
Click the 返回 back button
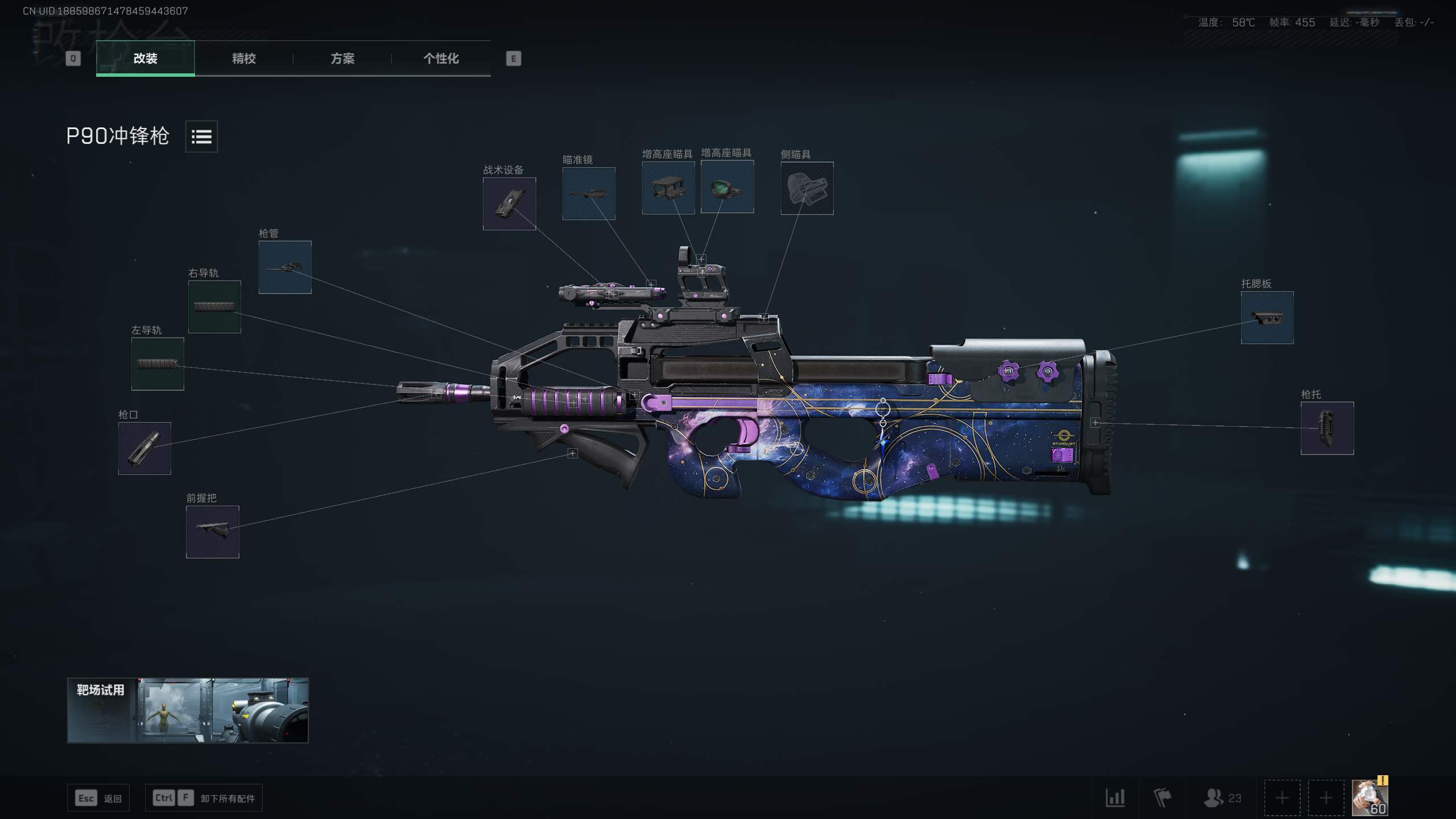pos(98,798)
